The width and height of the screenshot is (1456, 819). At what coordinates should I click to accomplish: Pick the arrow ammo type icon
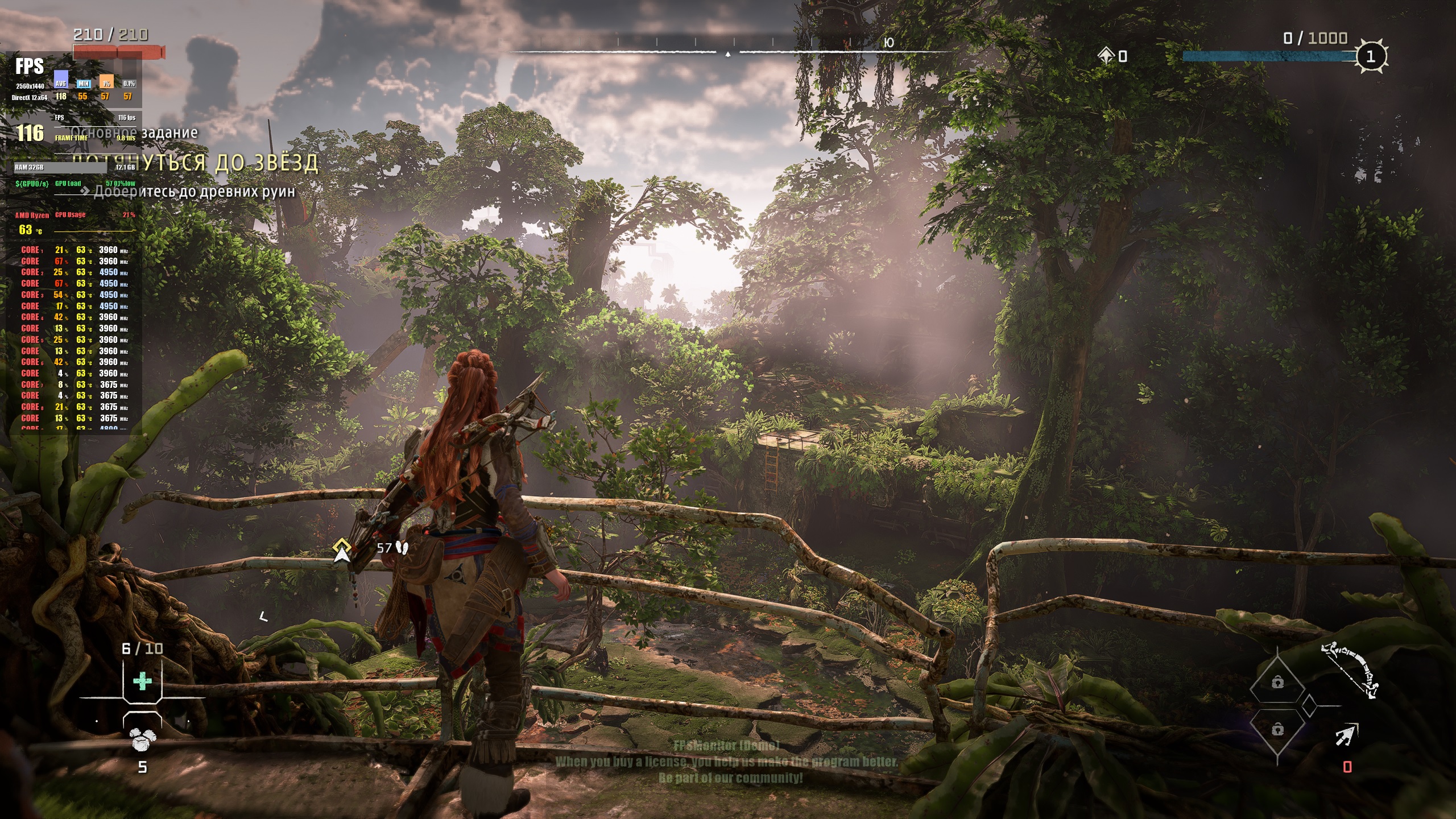[1347, 734]
